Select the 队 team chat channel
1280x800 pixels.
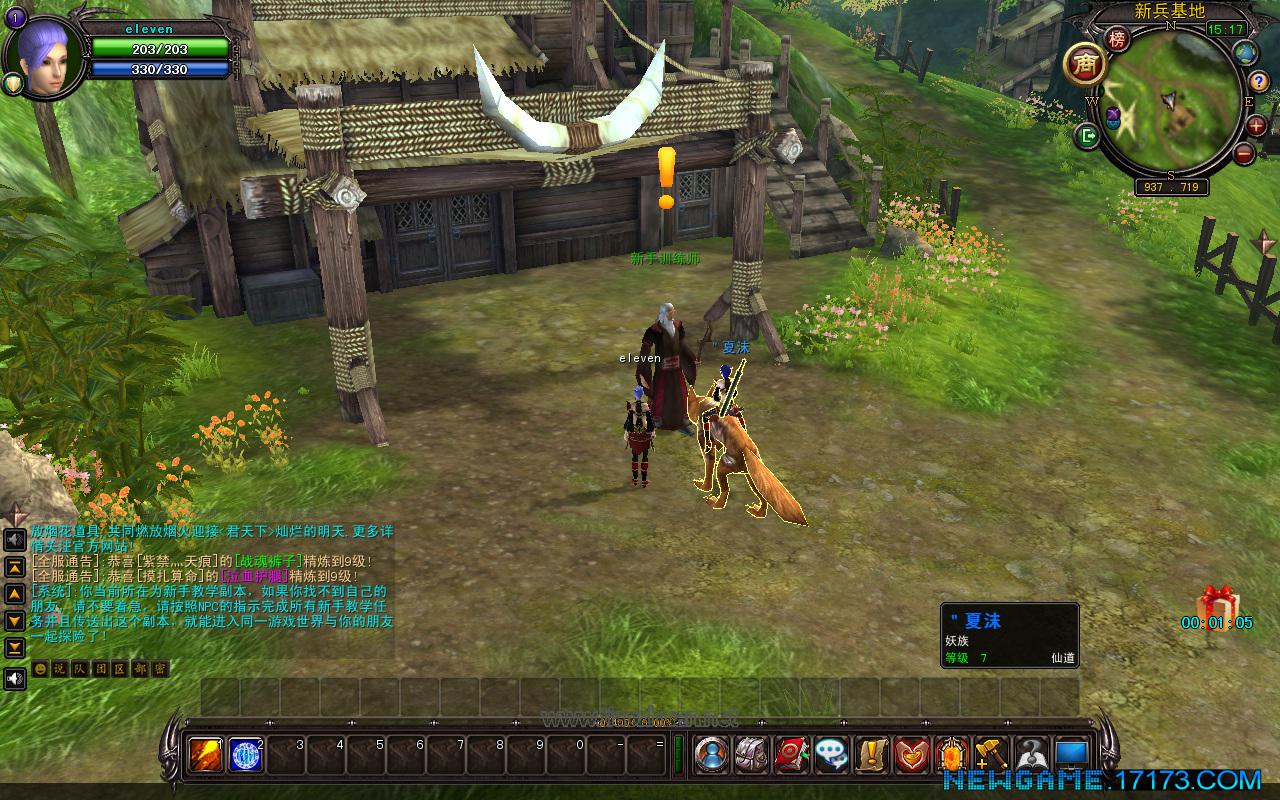click(x=79, y=668)
